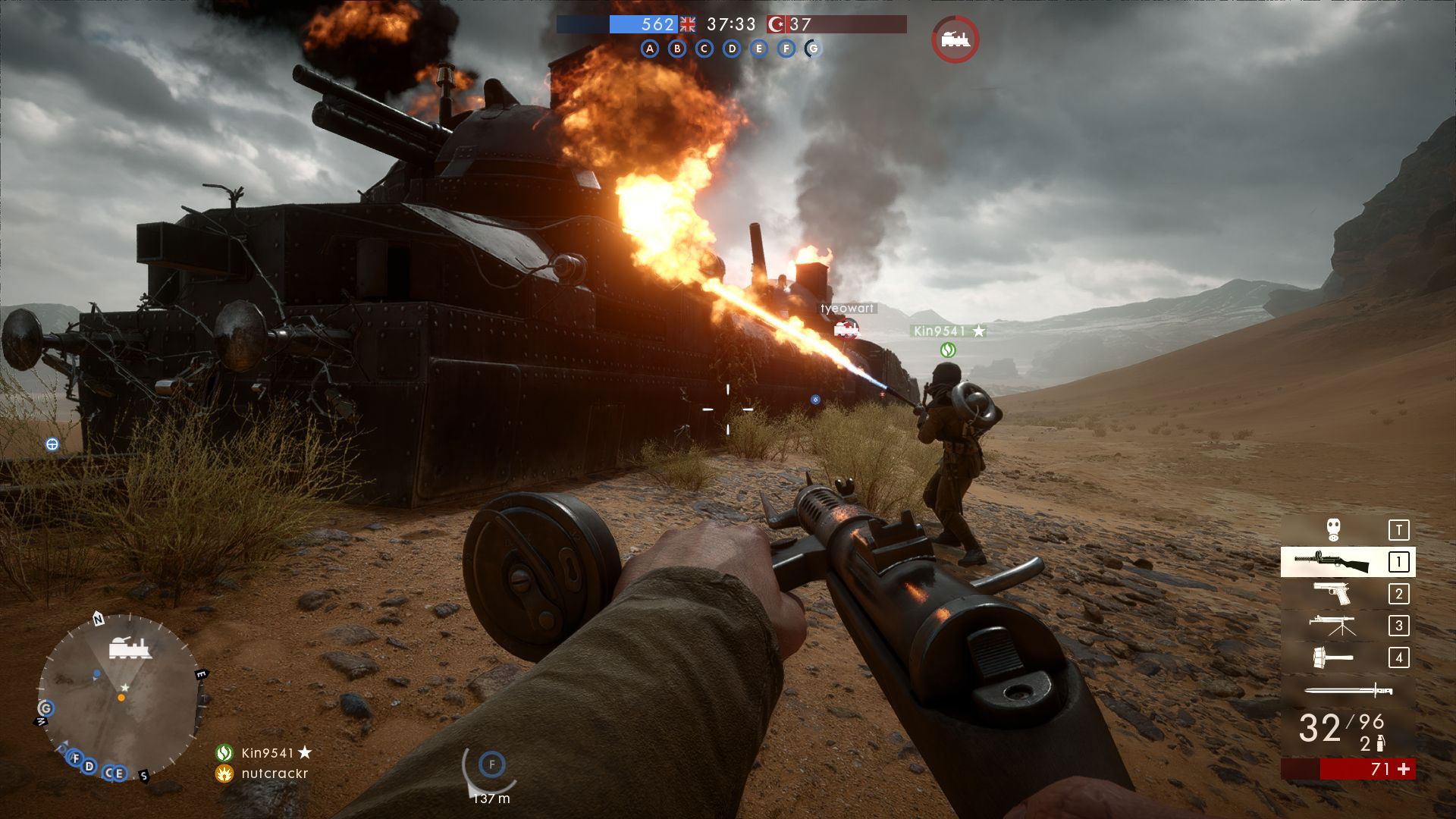Select squadmate nutcrackr in the squad list
Viewport: 1456px width, 819px height.
click(273, 773)
